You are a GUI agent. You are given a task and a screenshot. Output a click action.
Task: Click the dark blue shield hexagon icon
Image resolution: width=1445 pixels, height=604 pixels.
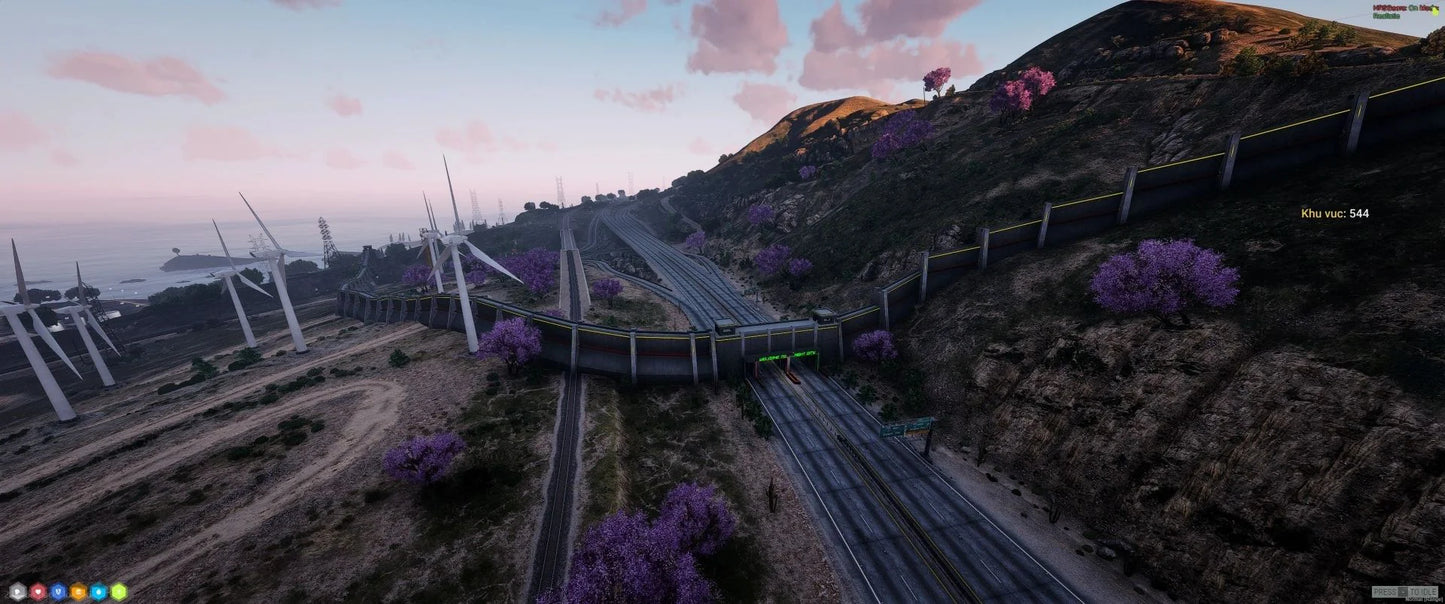58,592
